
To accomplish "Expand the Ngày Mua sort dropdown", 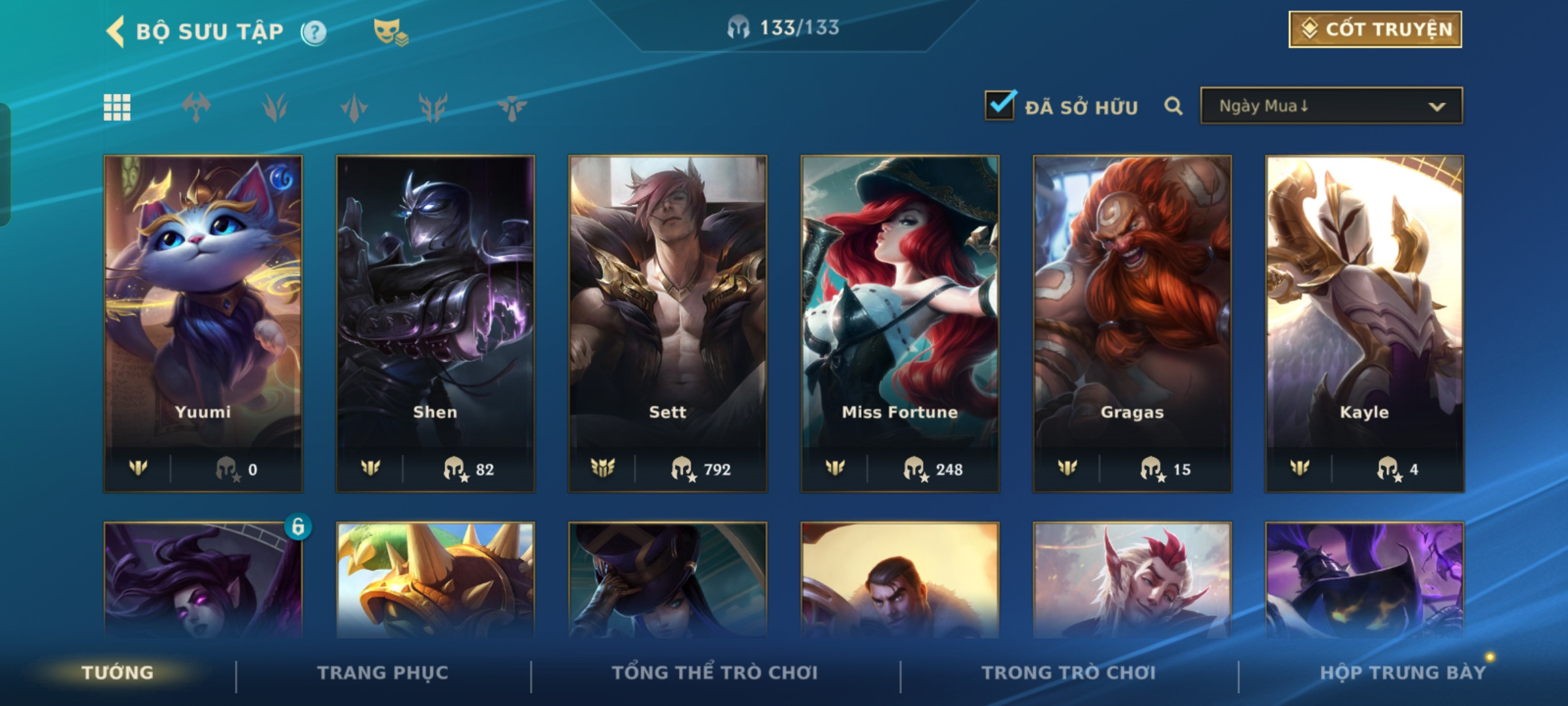I will pos(1331,106).
